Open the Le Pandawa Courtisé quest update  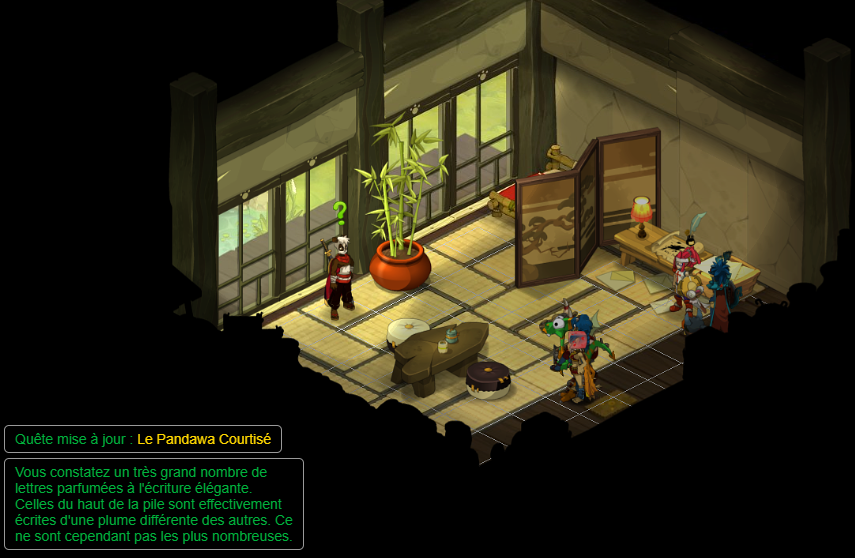205,439
